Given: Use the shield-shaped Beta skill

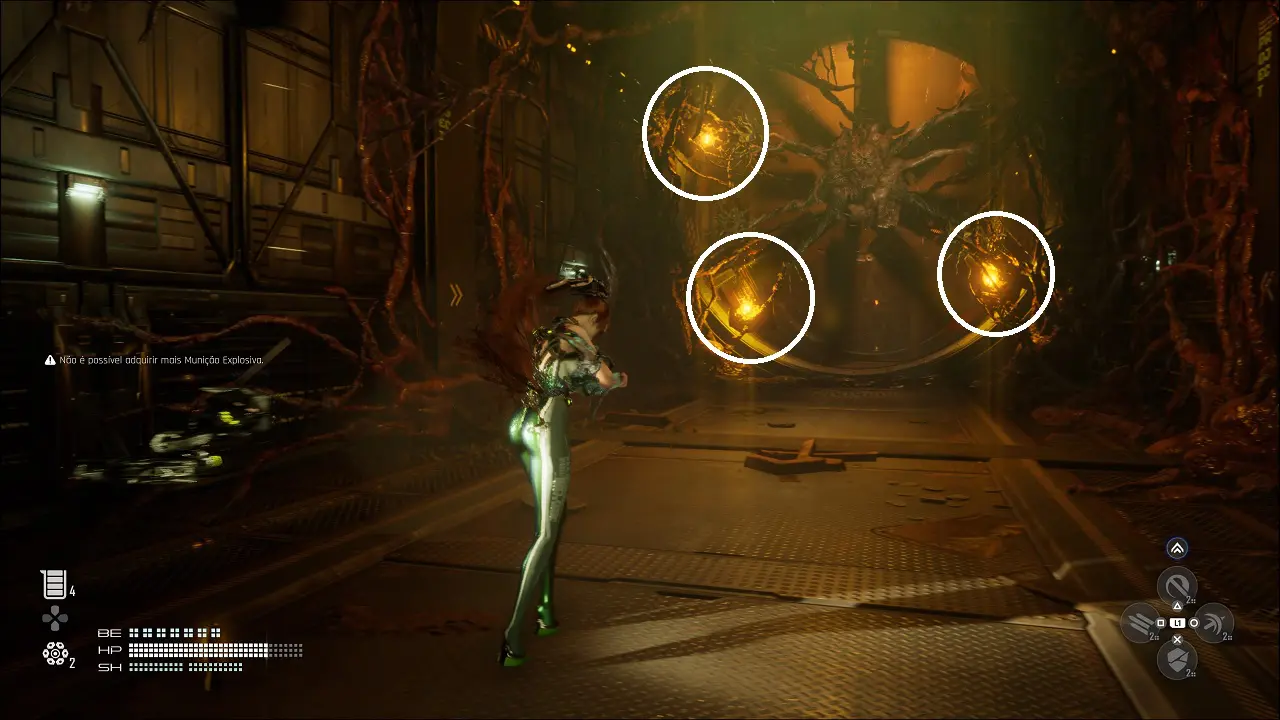Looking at the screenshot, I should click(x=1177, y=660).
